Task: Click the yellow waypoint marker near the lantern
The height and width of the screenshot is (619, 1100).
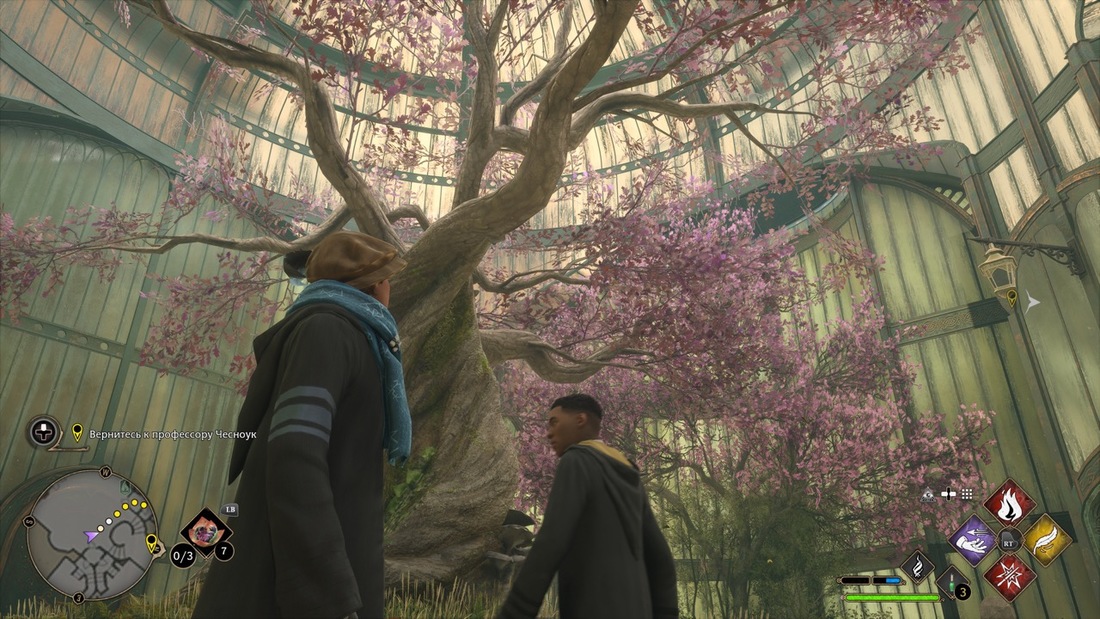Action: pos(1012,297)
